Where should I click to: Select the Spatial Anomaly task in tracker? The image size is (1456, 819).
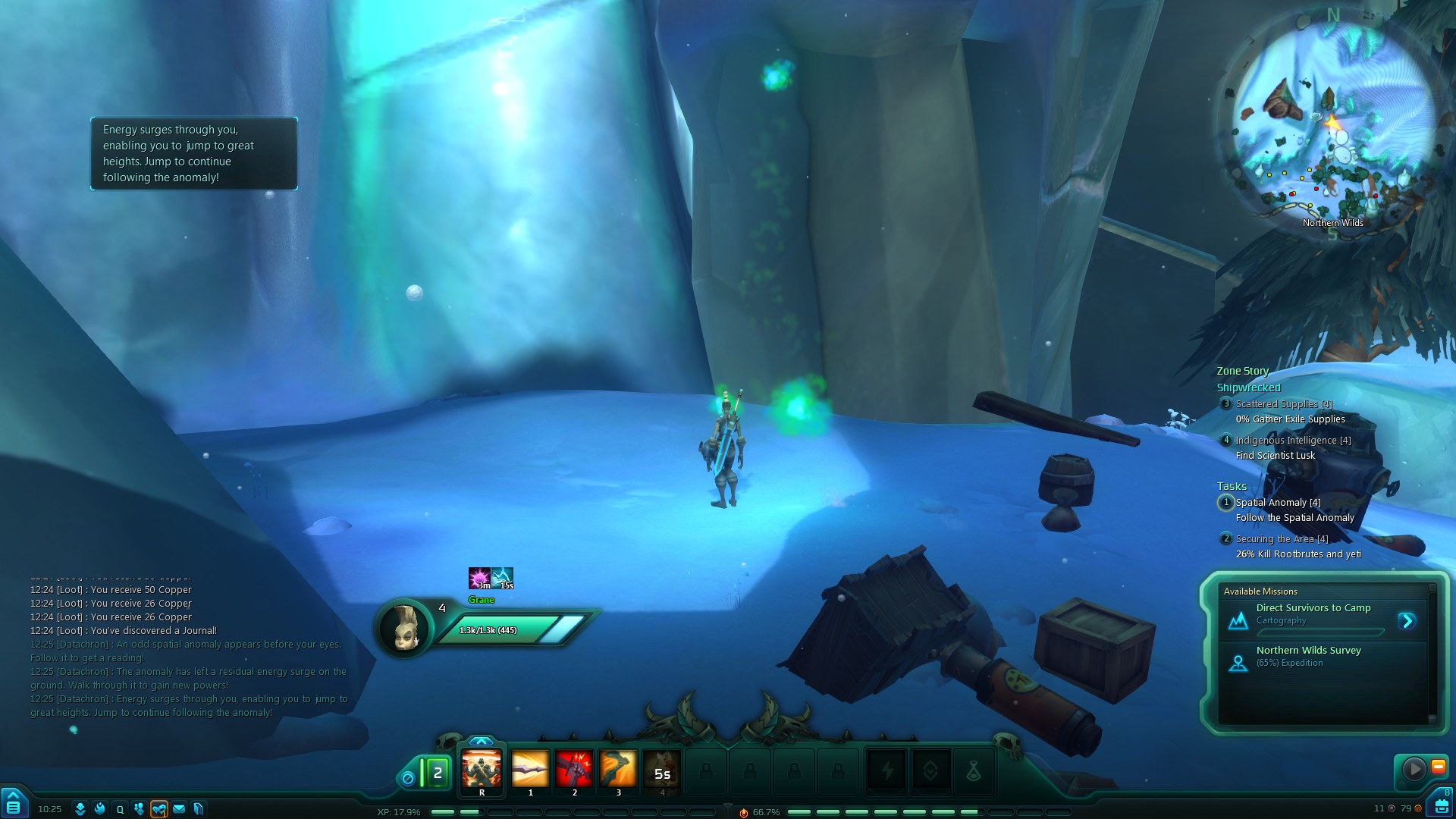click(x=1278, y=503)
